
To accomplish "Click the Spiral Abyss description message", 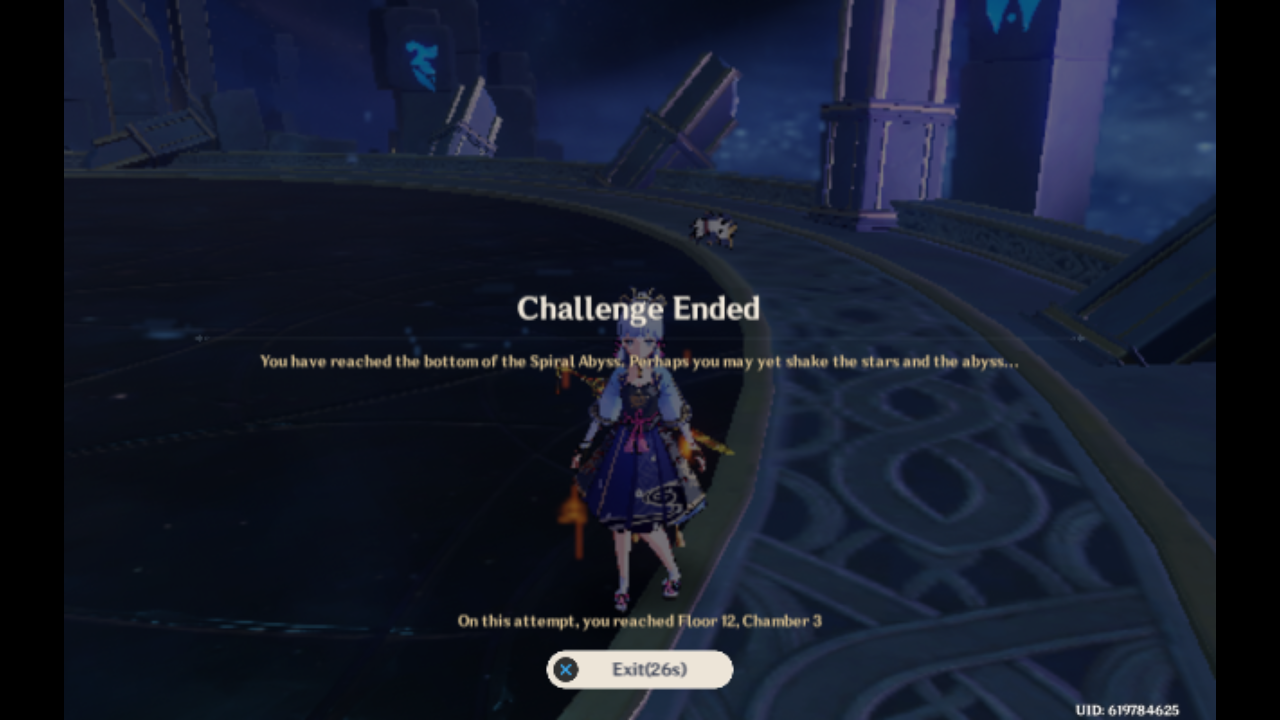I will (x=639, y=362).
